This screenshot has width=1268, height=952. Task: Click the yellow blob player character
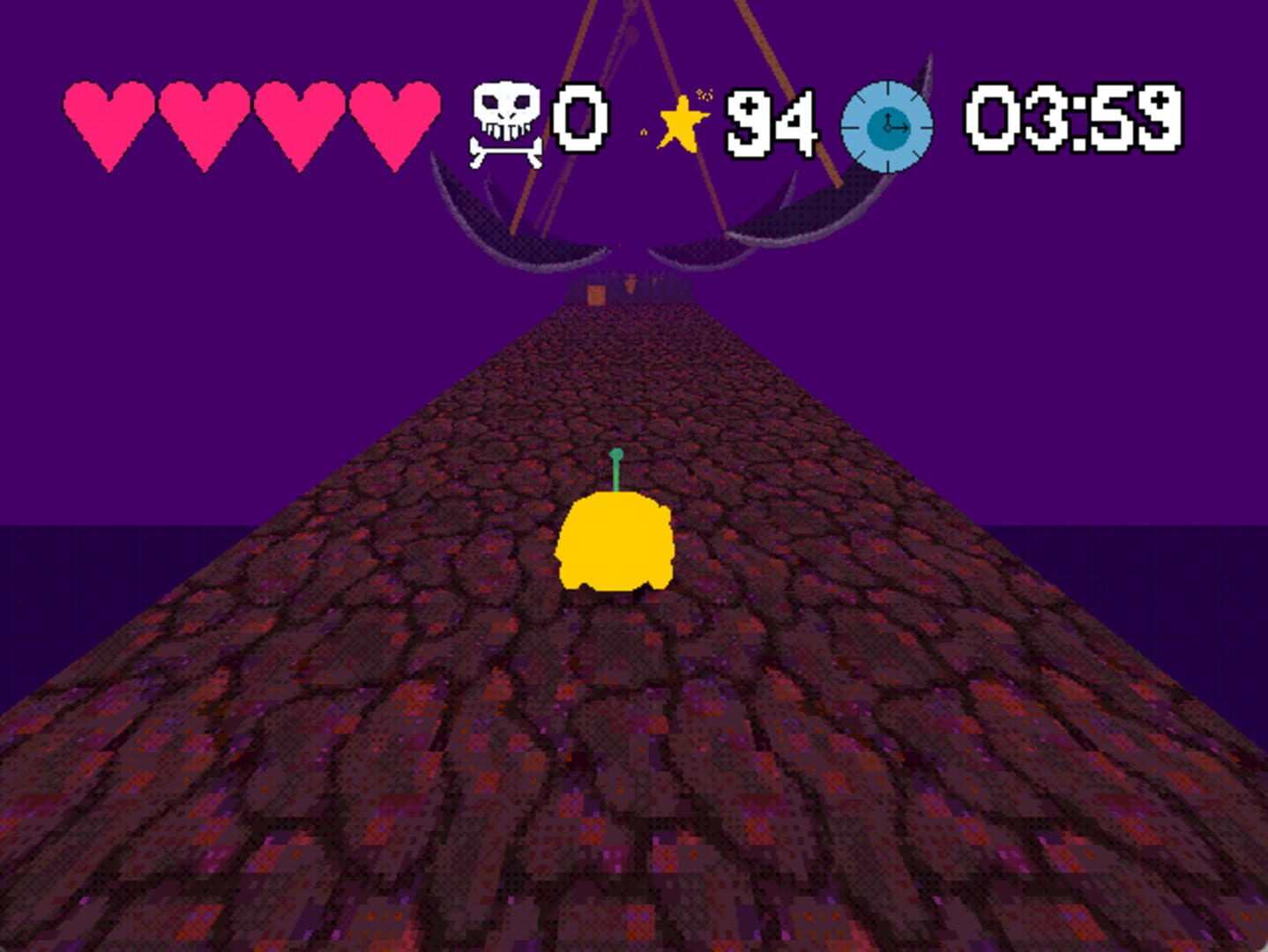tap(617, 542)
